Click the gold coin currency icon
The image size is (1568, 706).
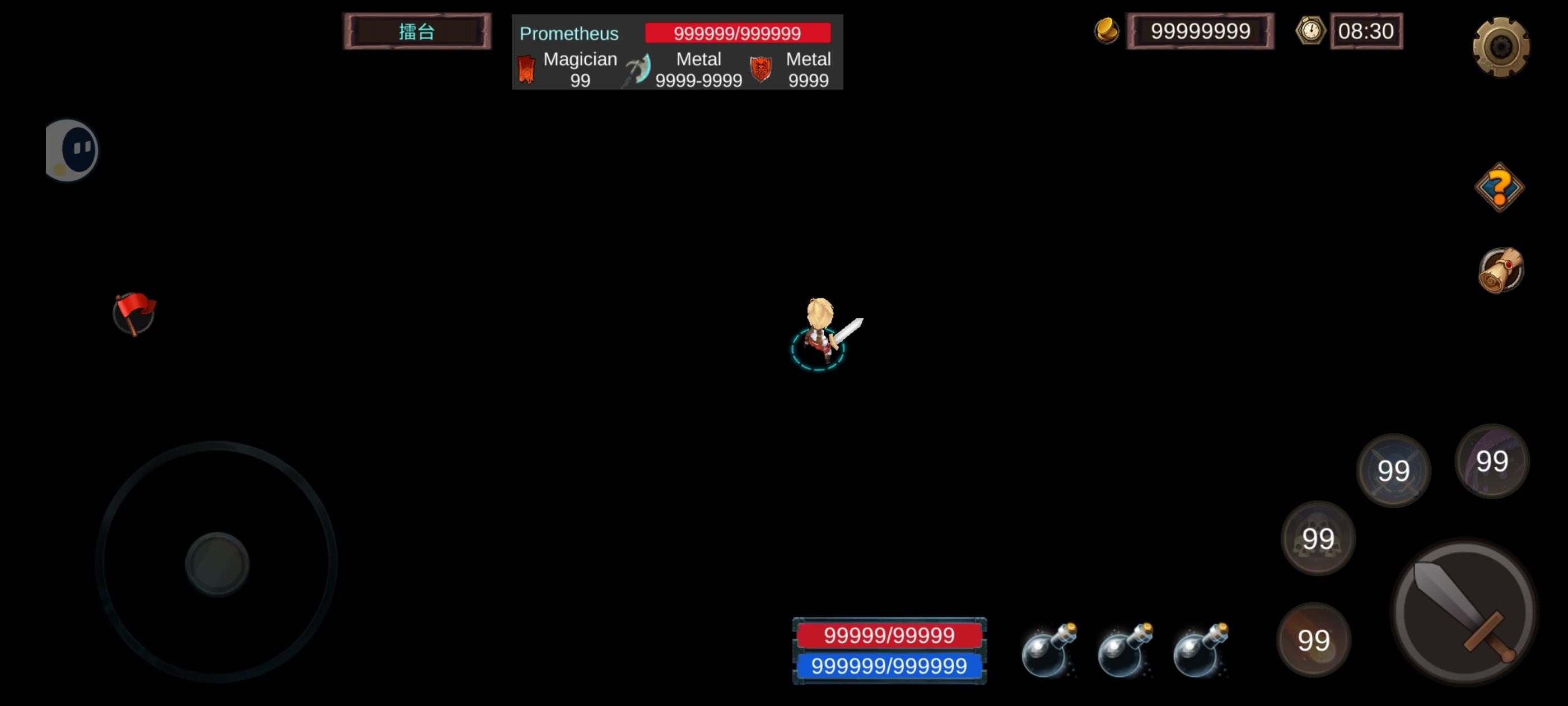(1107, 30)
